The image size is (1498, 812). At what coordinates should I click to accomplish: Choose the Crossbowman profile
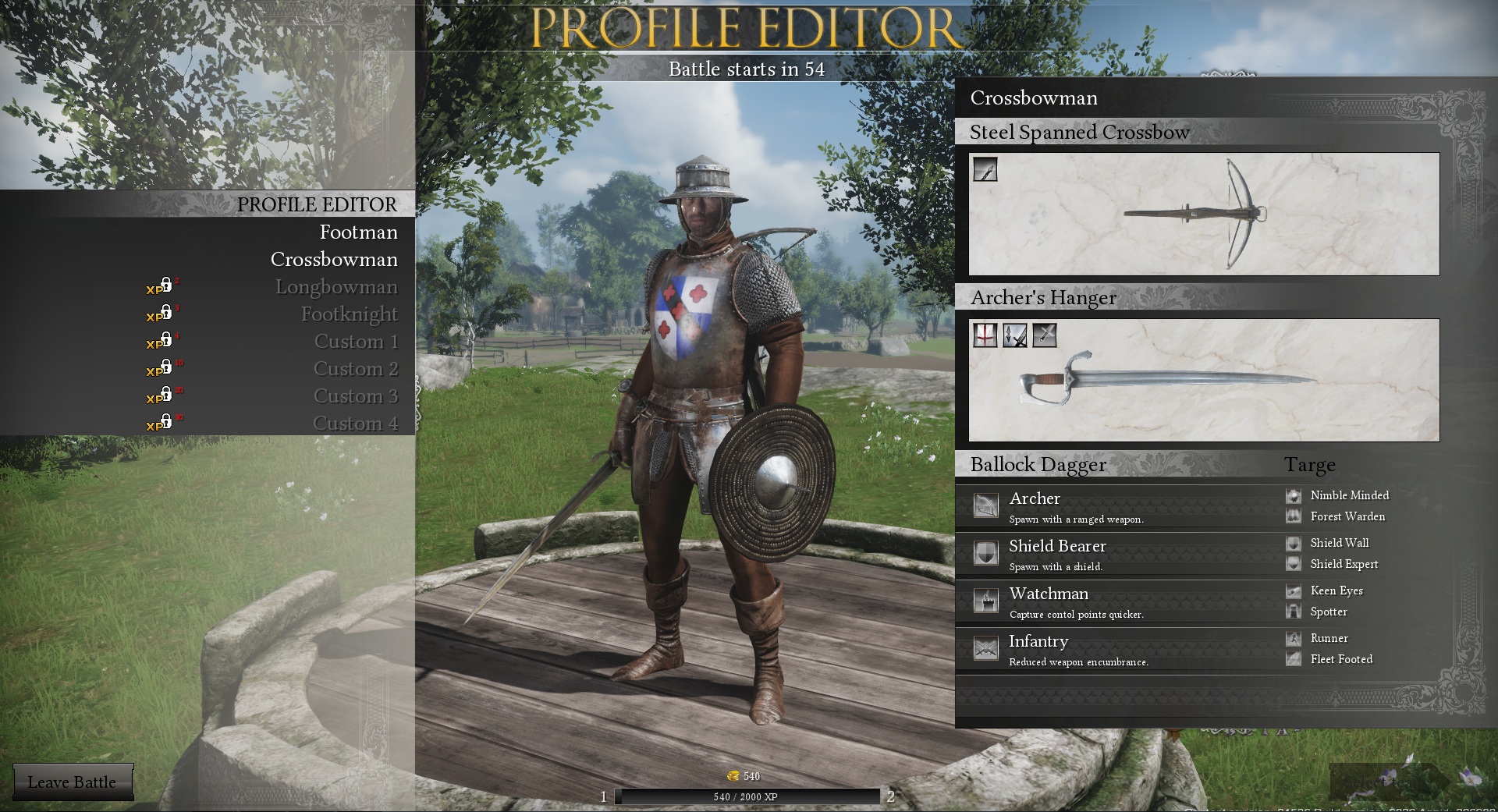point(334,260)
